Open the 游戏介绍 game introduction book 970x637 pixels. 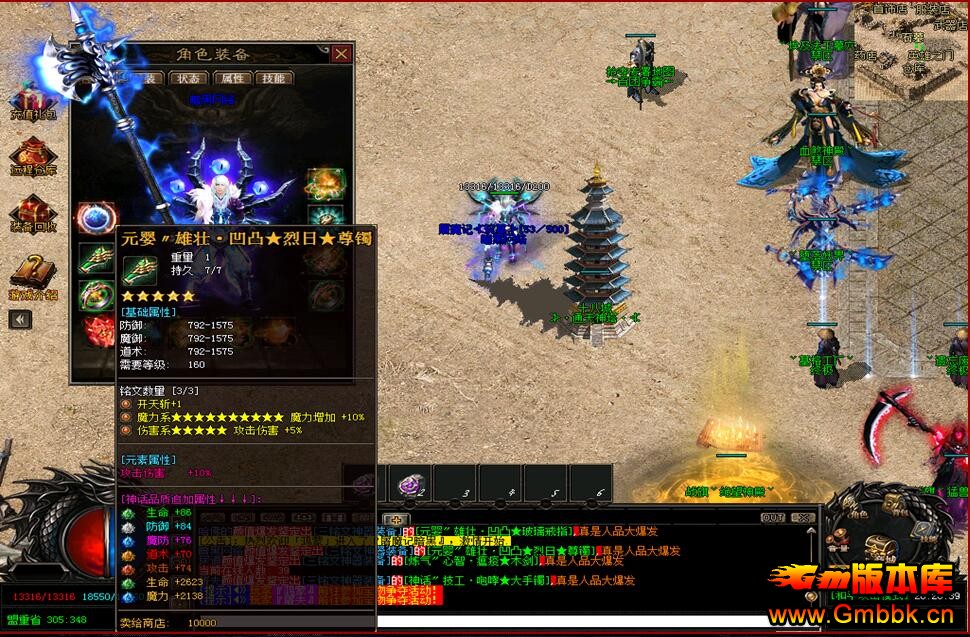pyautogui.click(x=32, y=275)
